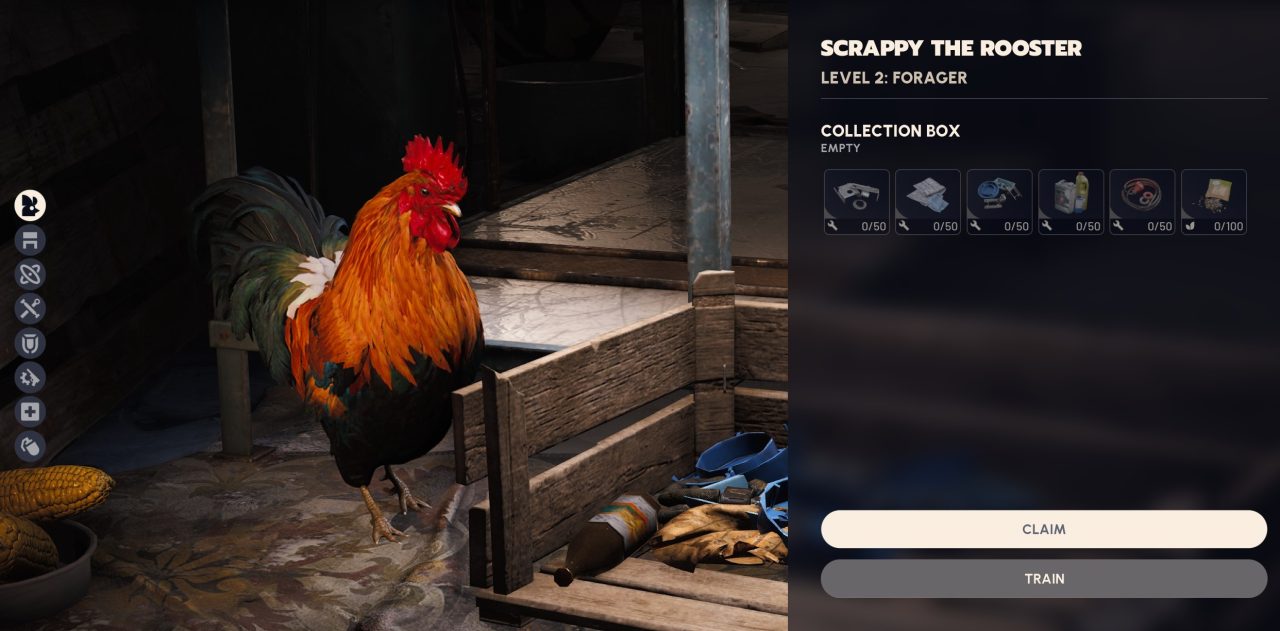The image size is (1280, 631).
Task: Open the workbench station tab
Action: (x=30, y=240)
